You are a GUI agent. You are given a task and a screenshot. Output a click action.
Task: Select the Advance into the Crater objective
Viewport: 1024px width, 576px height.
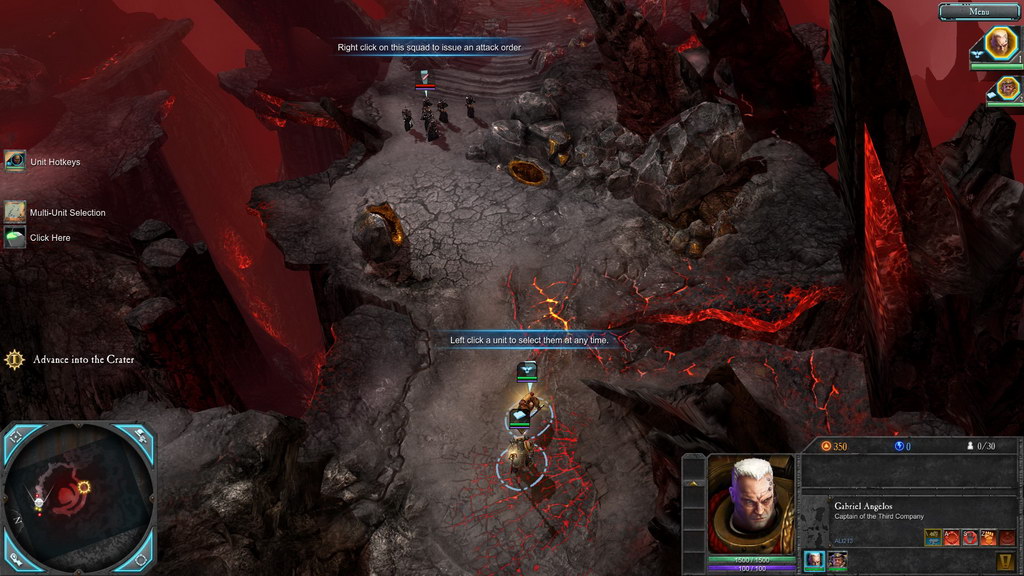(x=15, y=359)
